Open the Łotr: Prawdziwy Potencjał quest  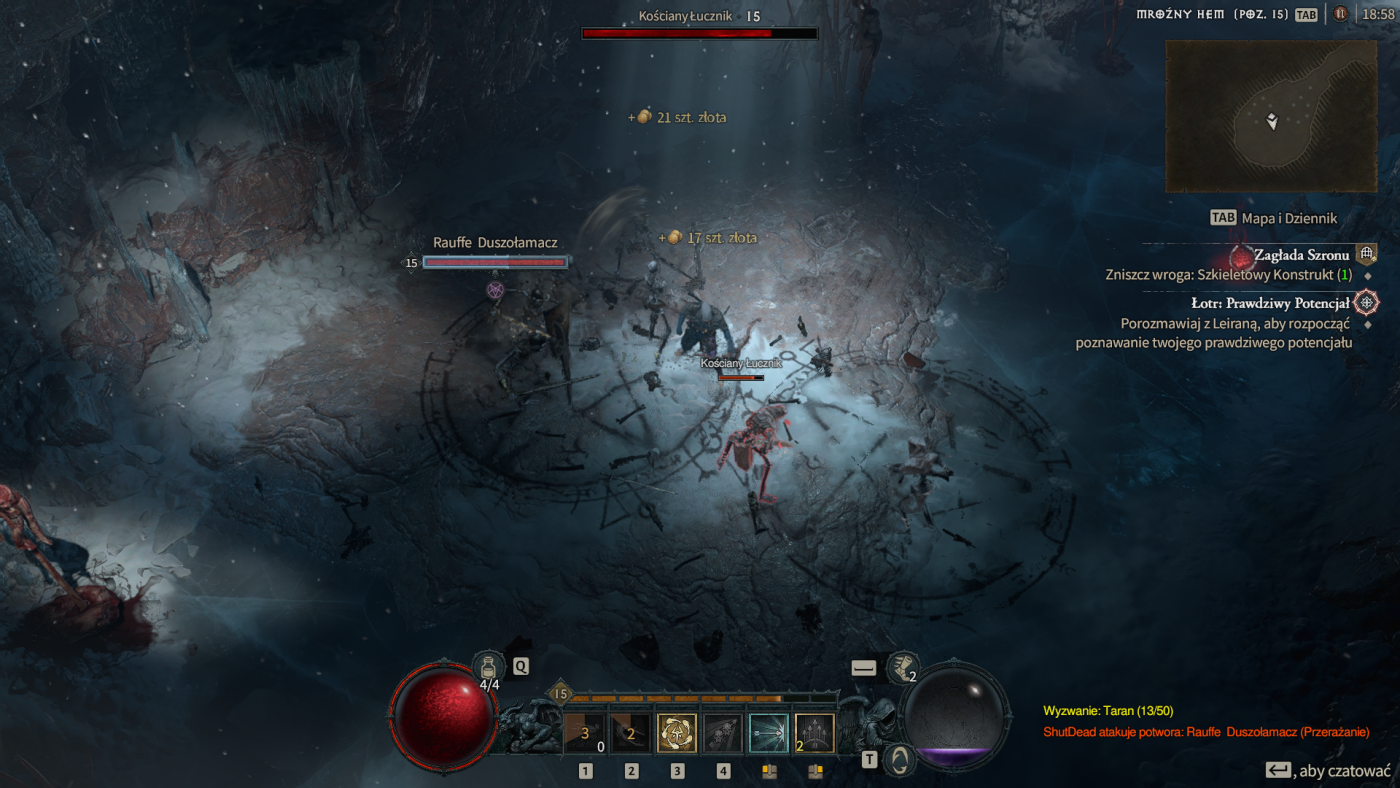[x=1270, y=303]
